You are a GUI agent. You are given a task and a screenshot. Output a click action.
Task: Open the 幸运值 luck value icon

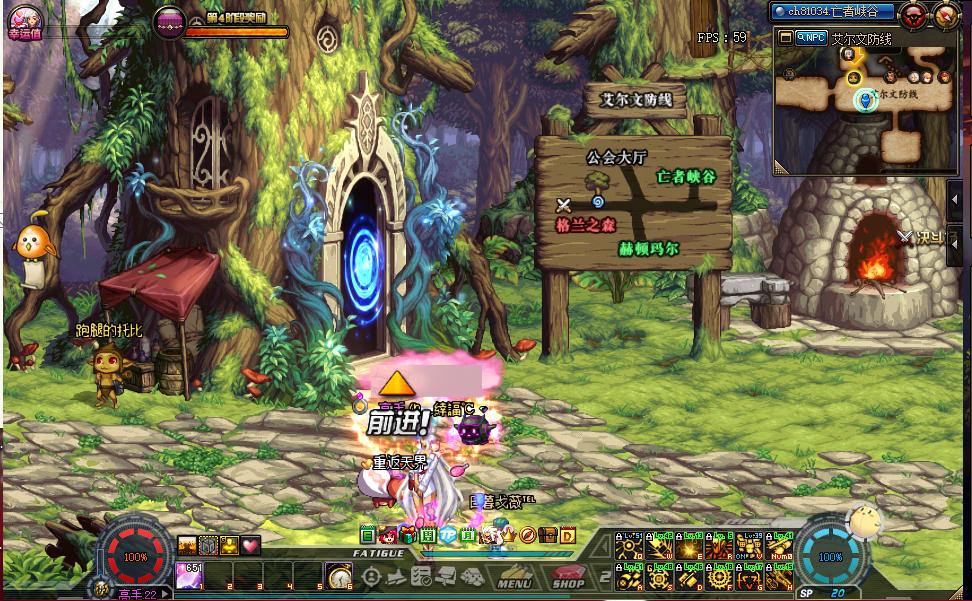[22, 20]
